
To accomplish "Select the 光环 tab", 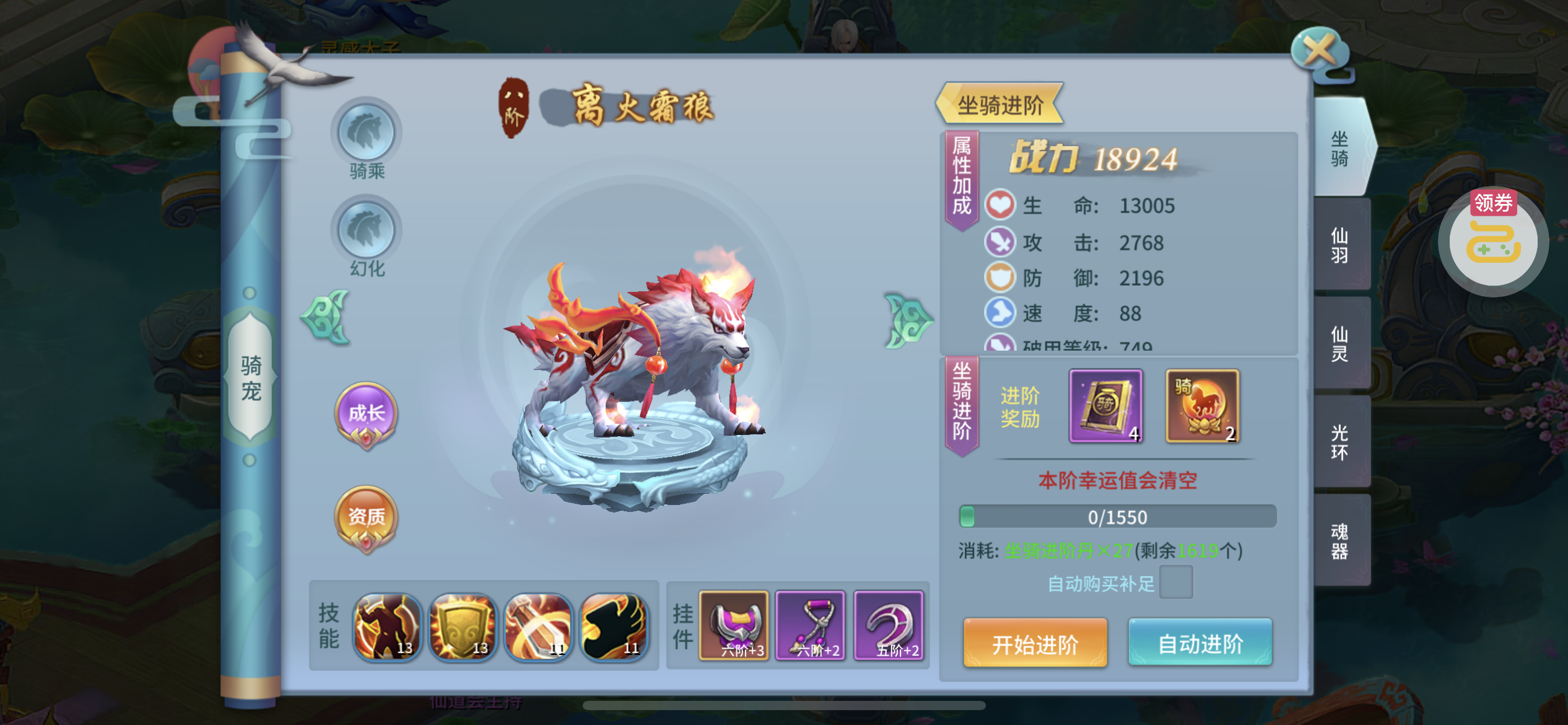I will 1340,442.
